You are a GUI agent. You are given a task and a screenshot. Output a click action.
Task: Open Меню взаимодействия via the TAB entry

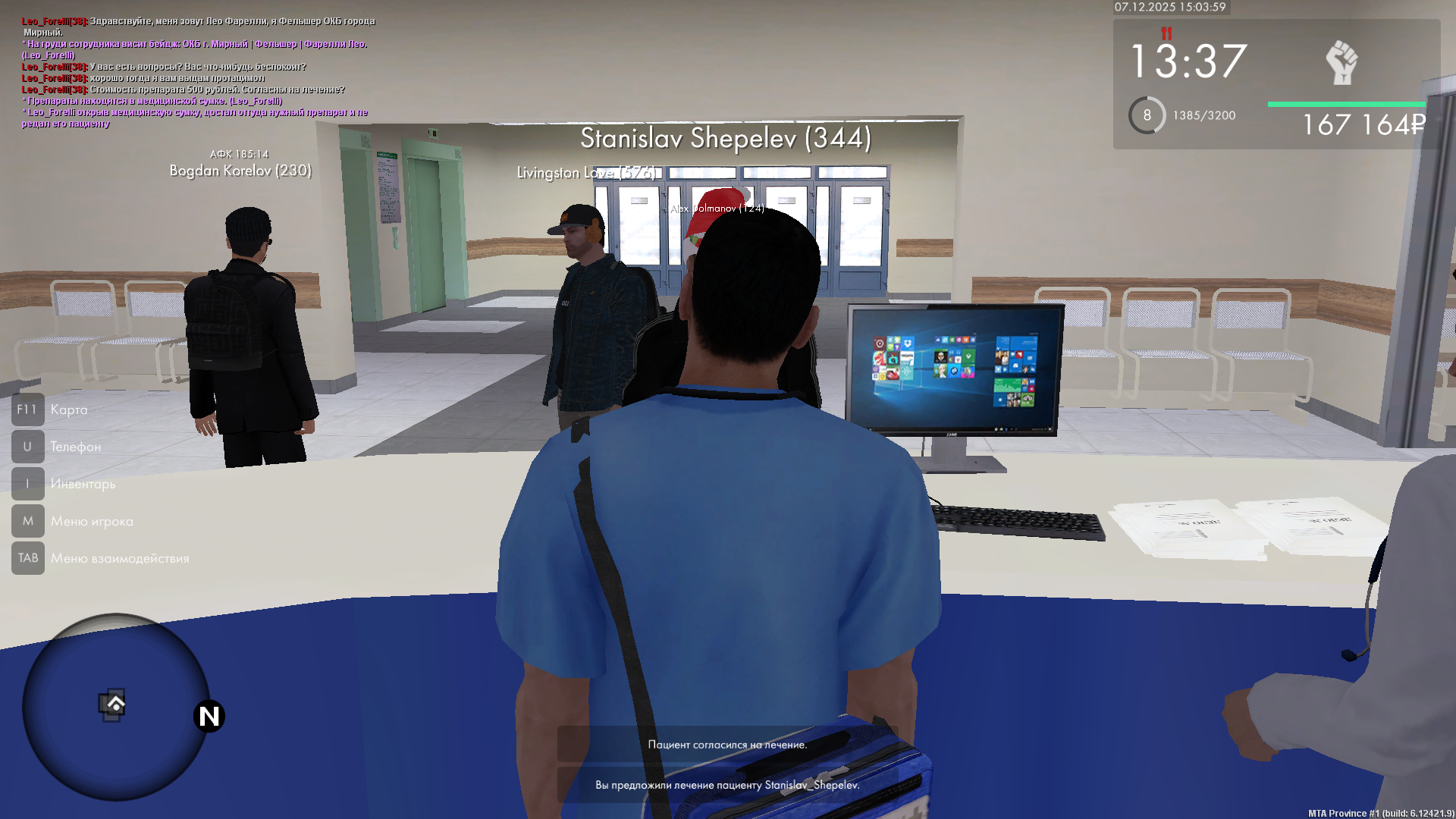pos(28,558)
